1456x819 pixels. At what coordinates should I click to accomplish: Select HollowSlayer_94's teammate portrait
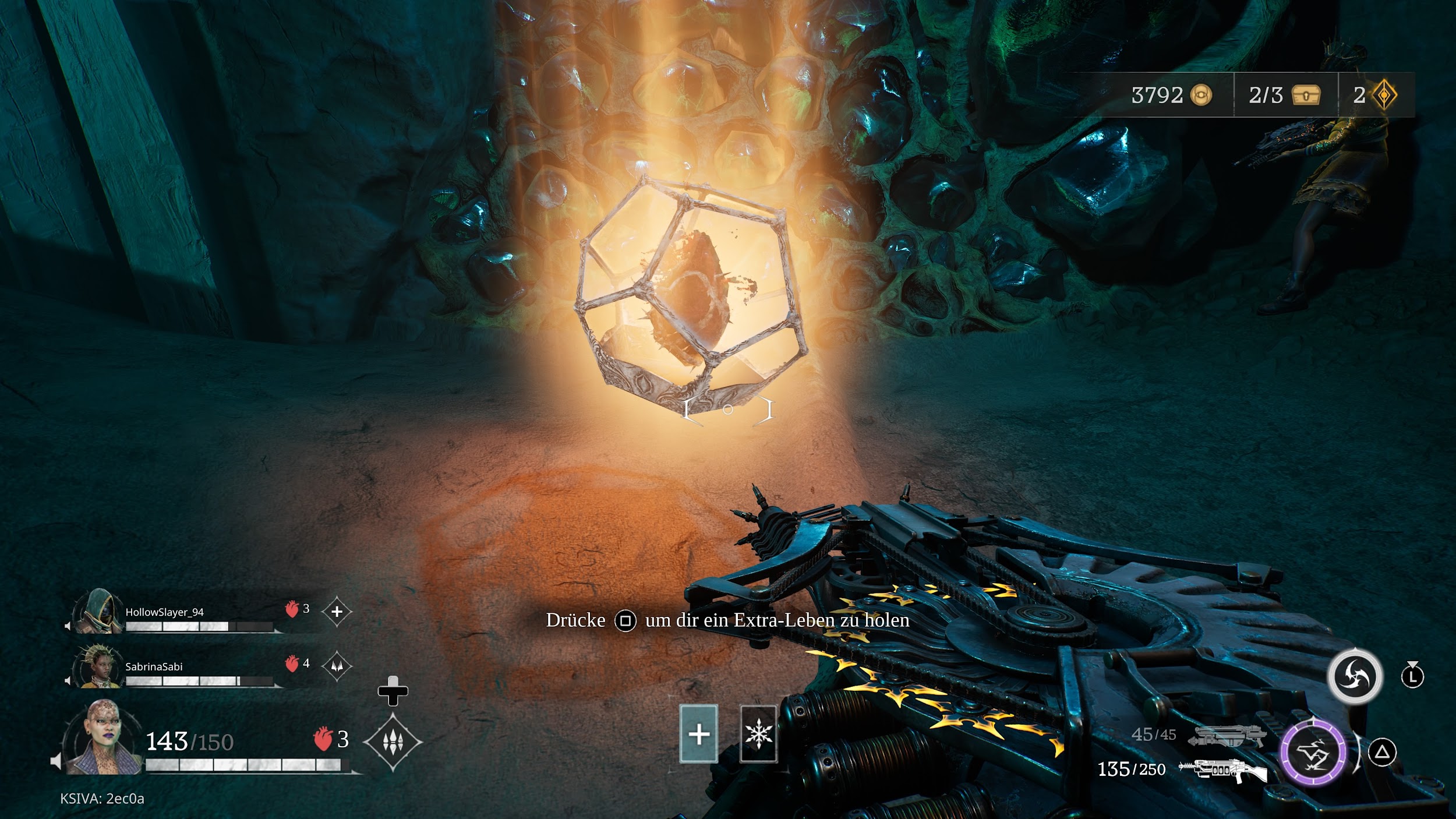tap(96, 612)
